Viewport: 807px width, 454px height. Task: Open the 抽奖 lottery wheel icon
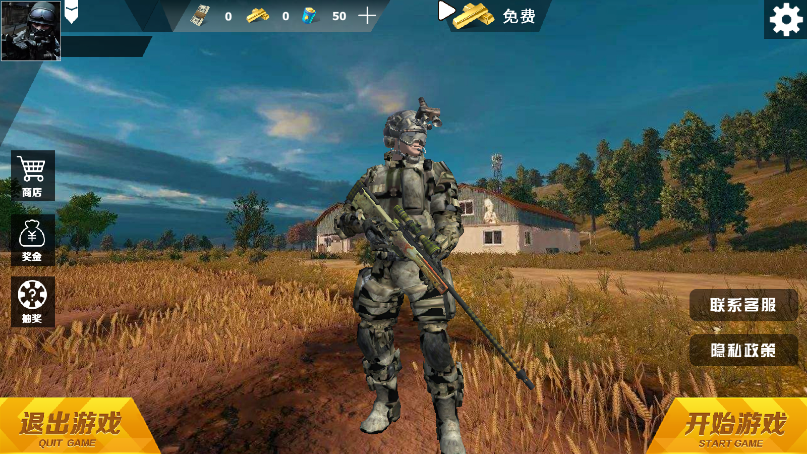(33, 301)
